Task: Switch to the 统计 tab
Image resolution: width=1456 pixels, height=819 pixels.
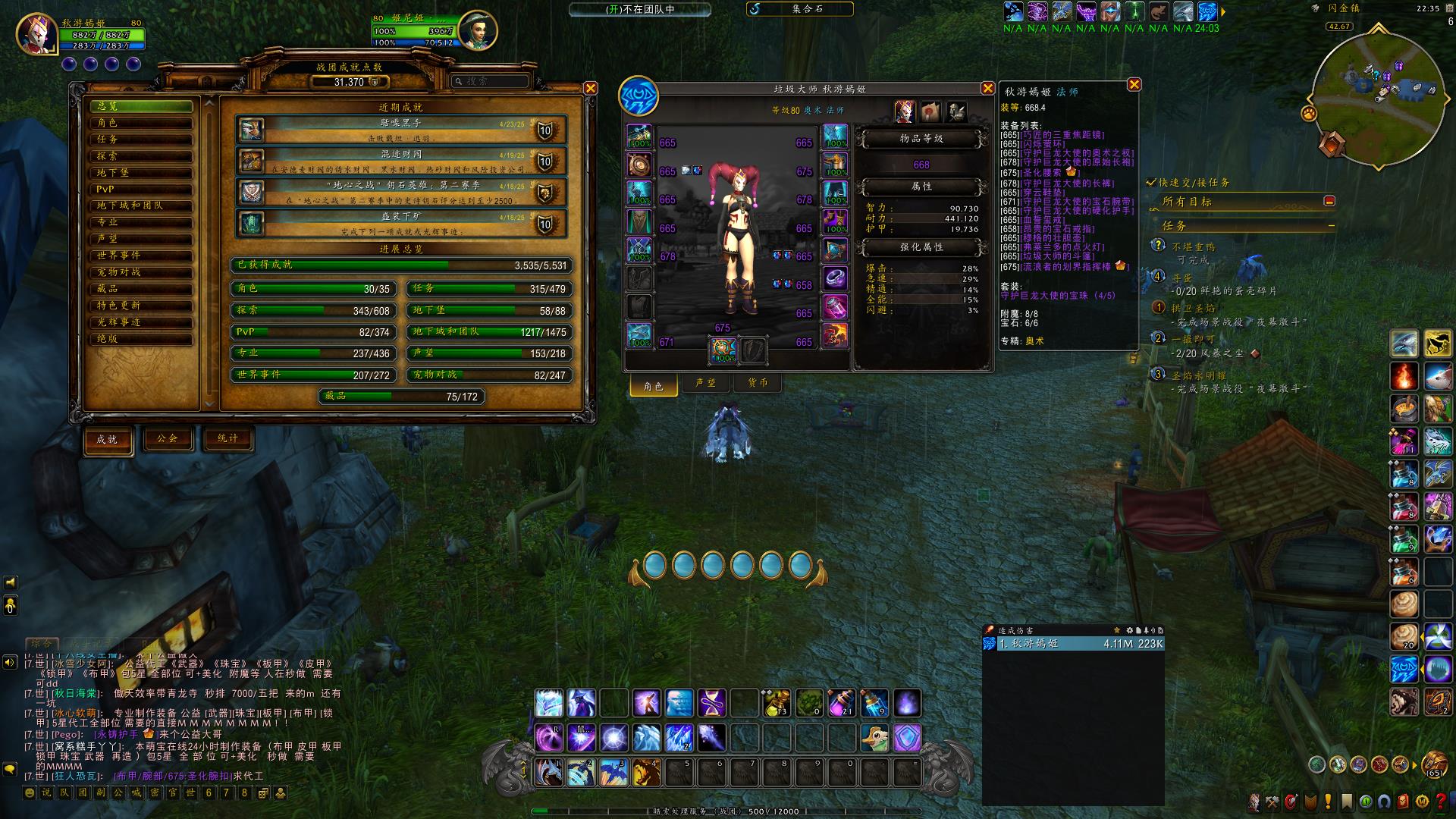Action: tap(227, 438)
